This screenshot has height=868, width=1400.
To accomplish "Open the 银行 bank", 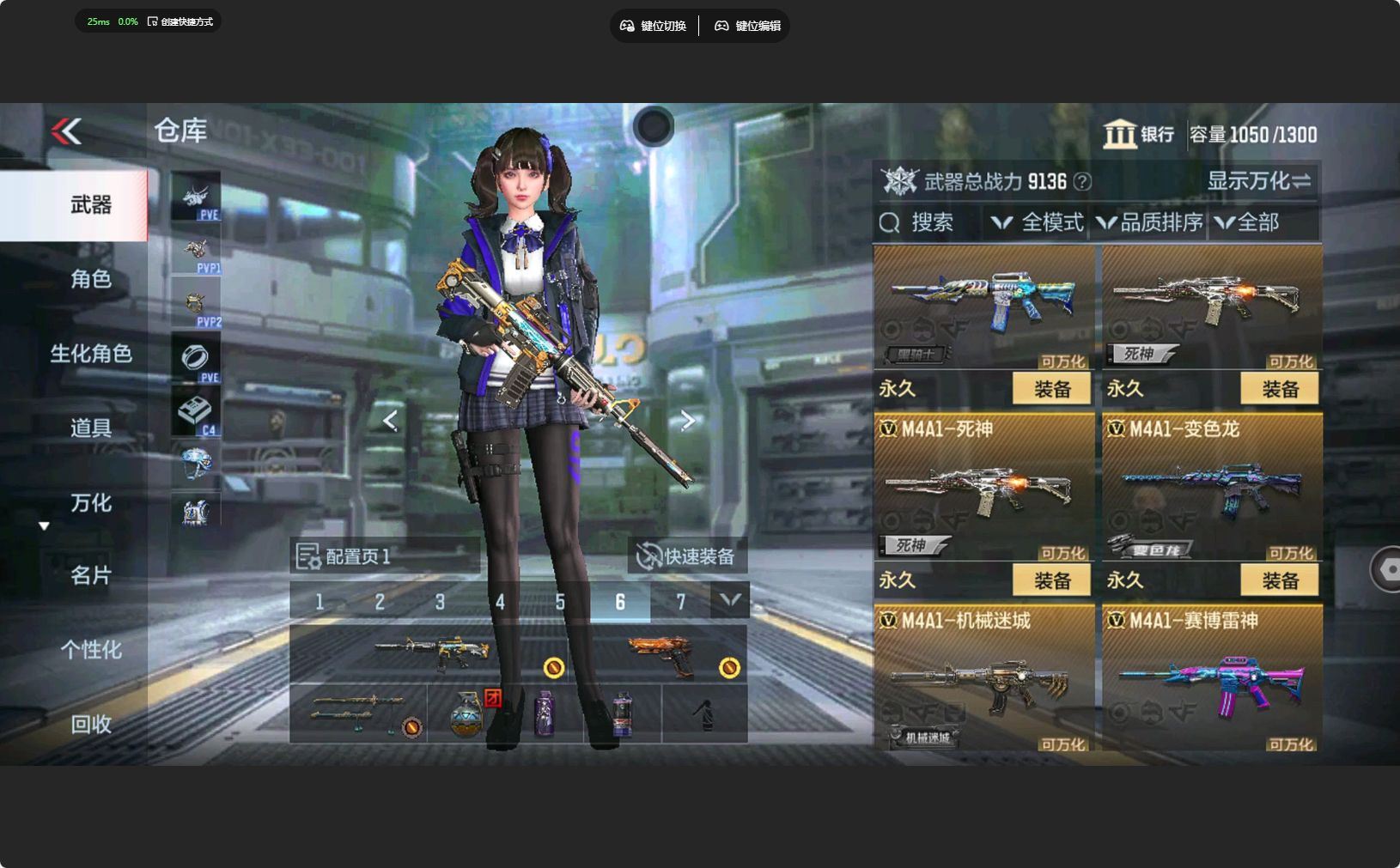I will point(1139,135).
